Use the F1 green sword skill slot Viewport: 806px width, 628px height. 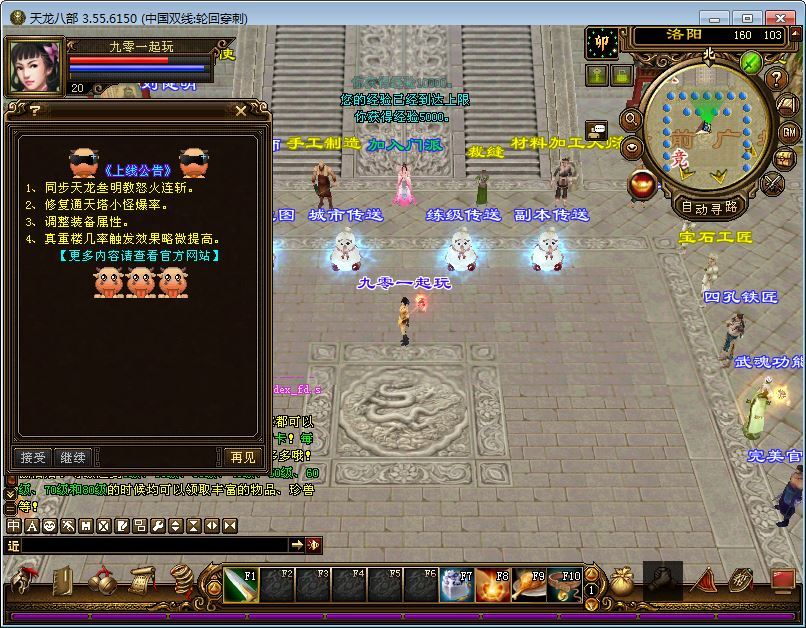[x=239, y=584]
